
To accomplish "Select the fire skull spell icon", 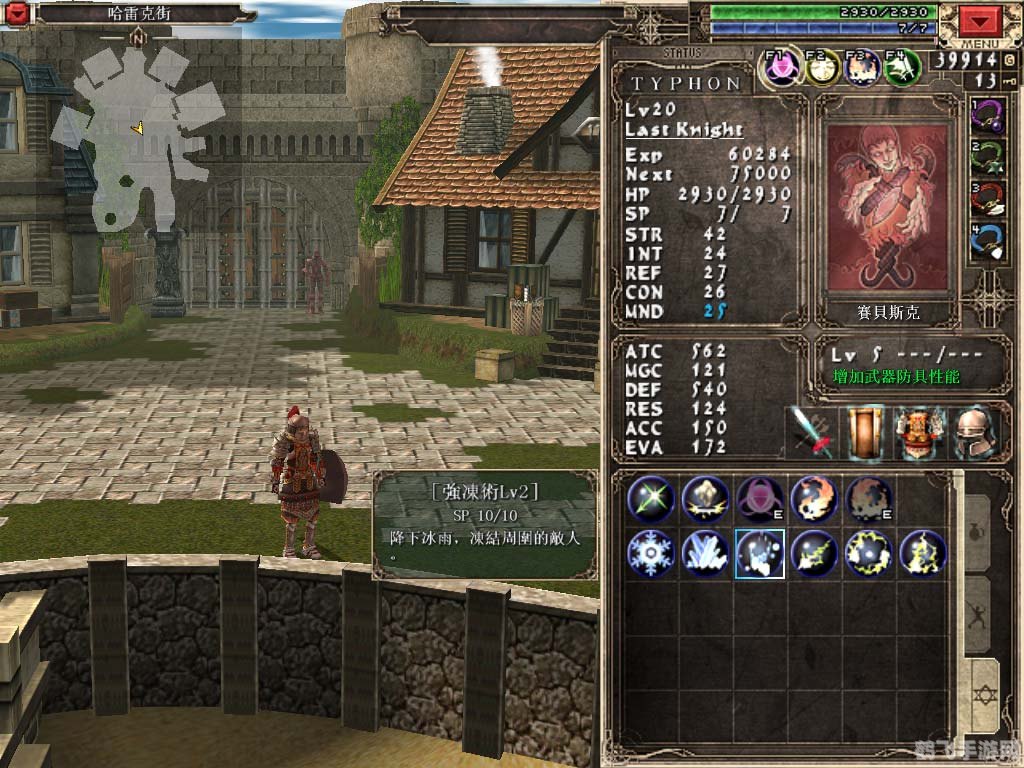I will pos(813,499).
